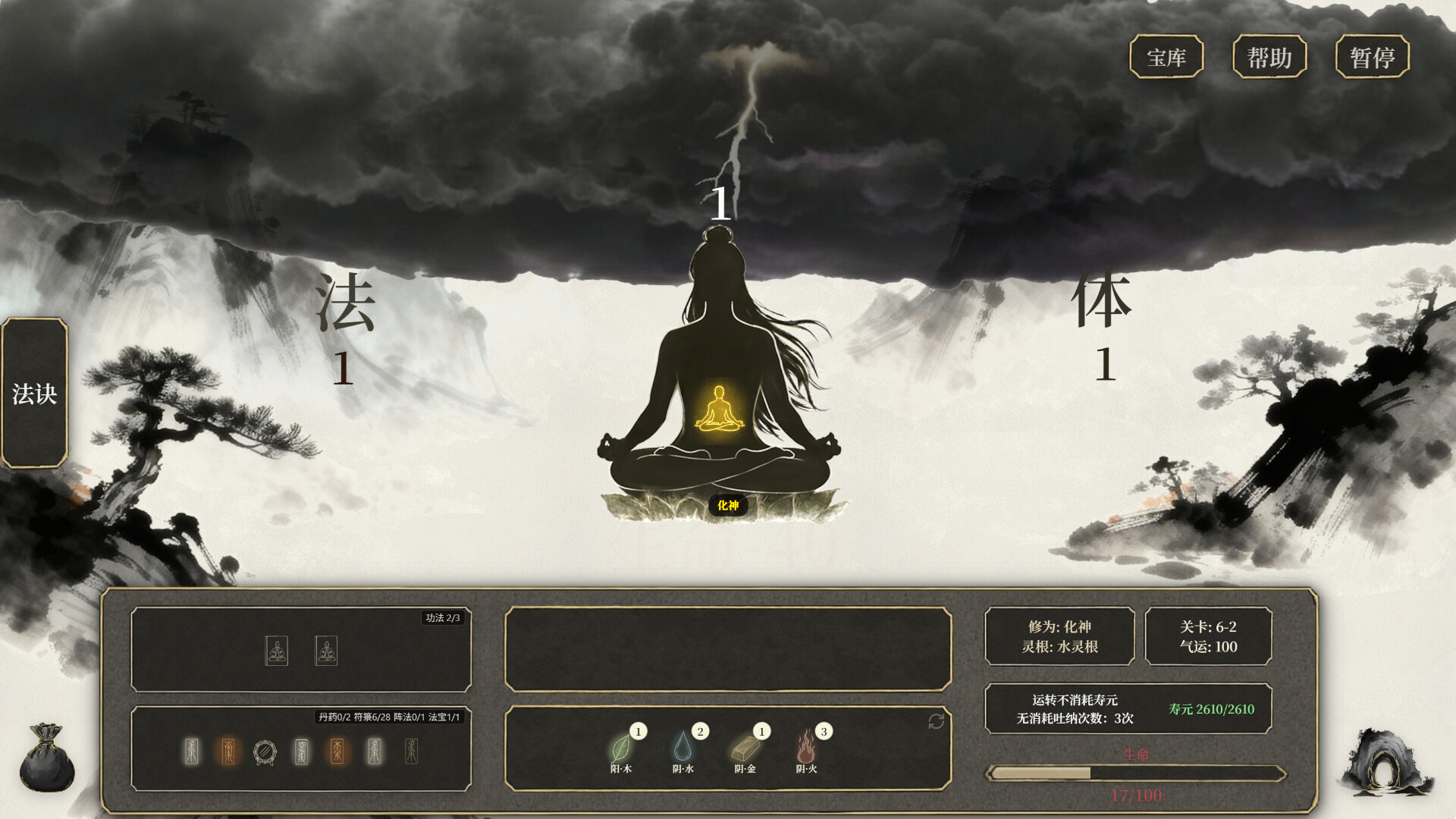The image size is (1456, 819).
Task: Pick the 阴·金 gold ingot element
Action: coord(745,751)
